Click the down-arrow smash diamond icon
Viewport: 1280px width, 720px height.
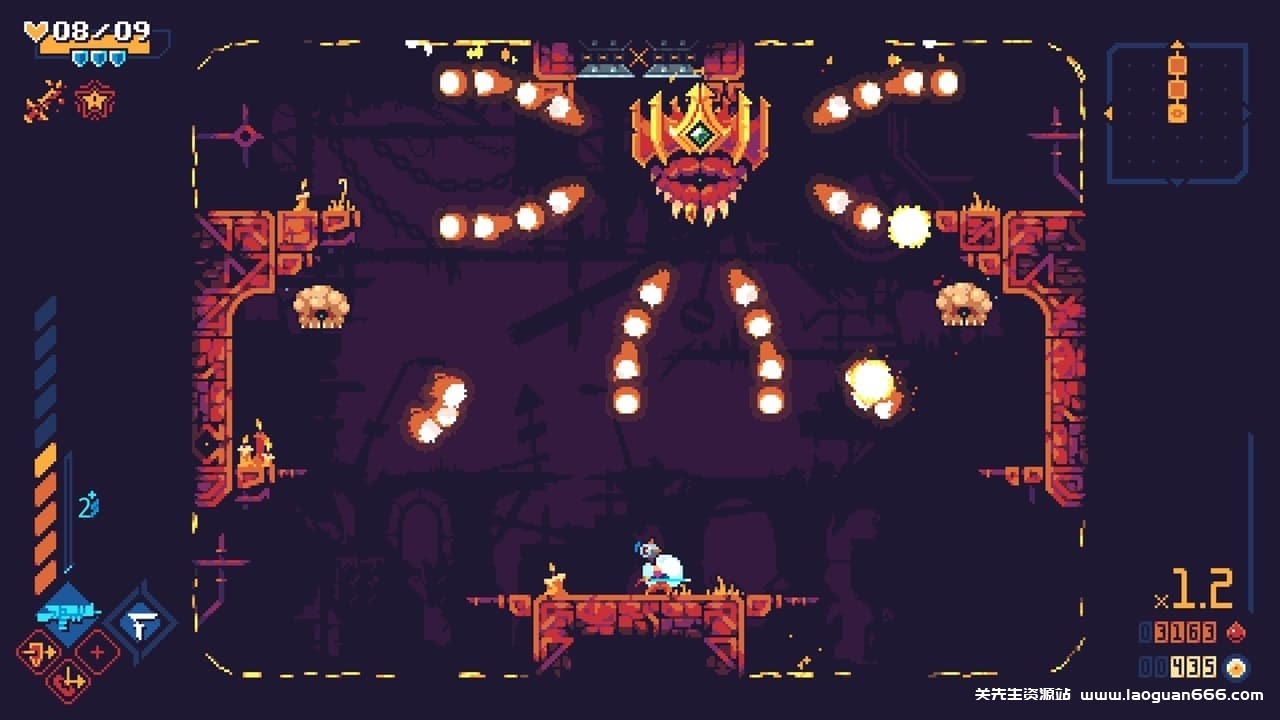(68, 680)
